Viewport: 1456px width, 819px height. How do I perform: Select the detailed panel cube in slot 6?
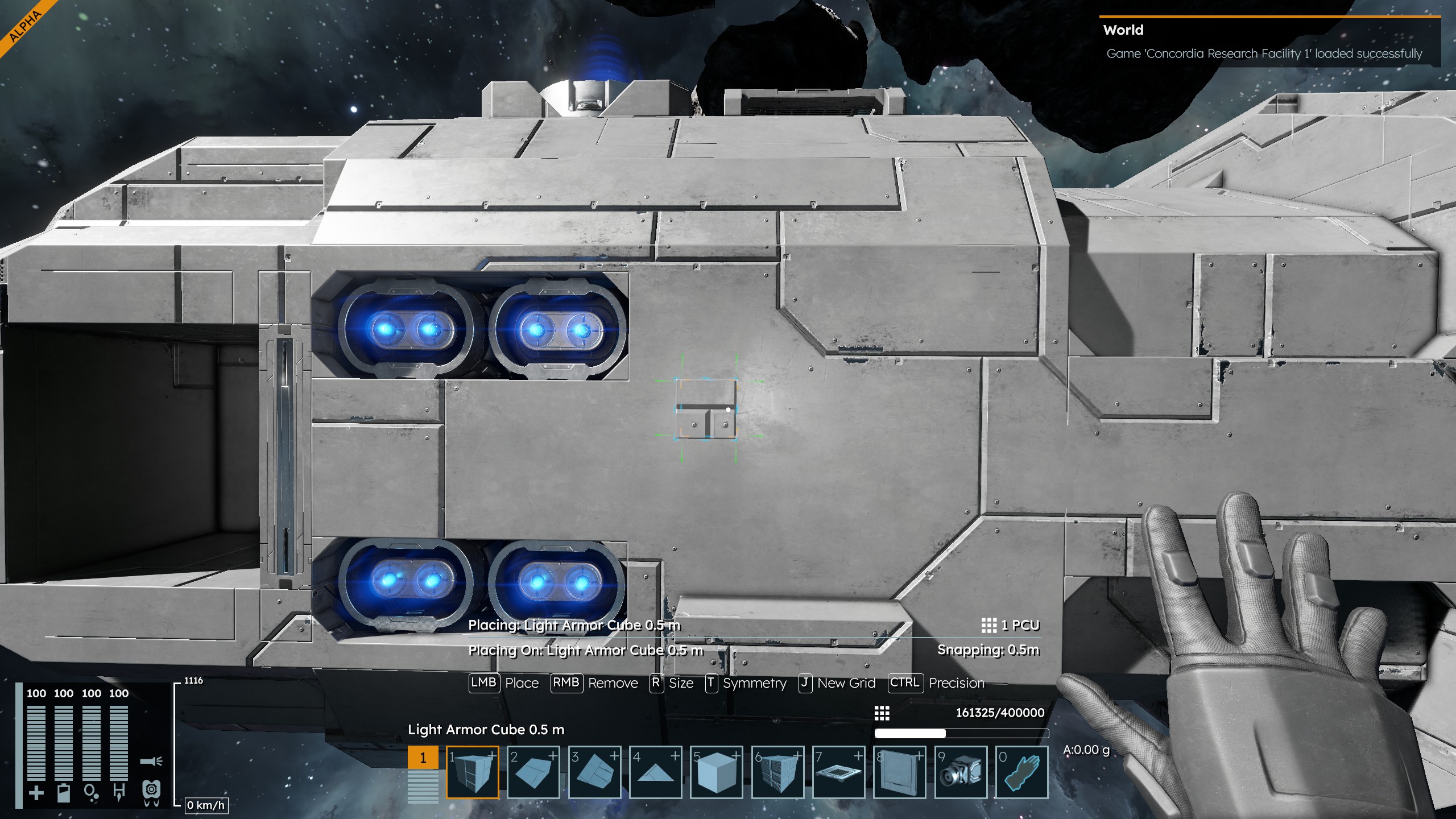point(777,772)
